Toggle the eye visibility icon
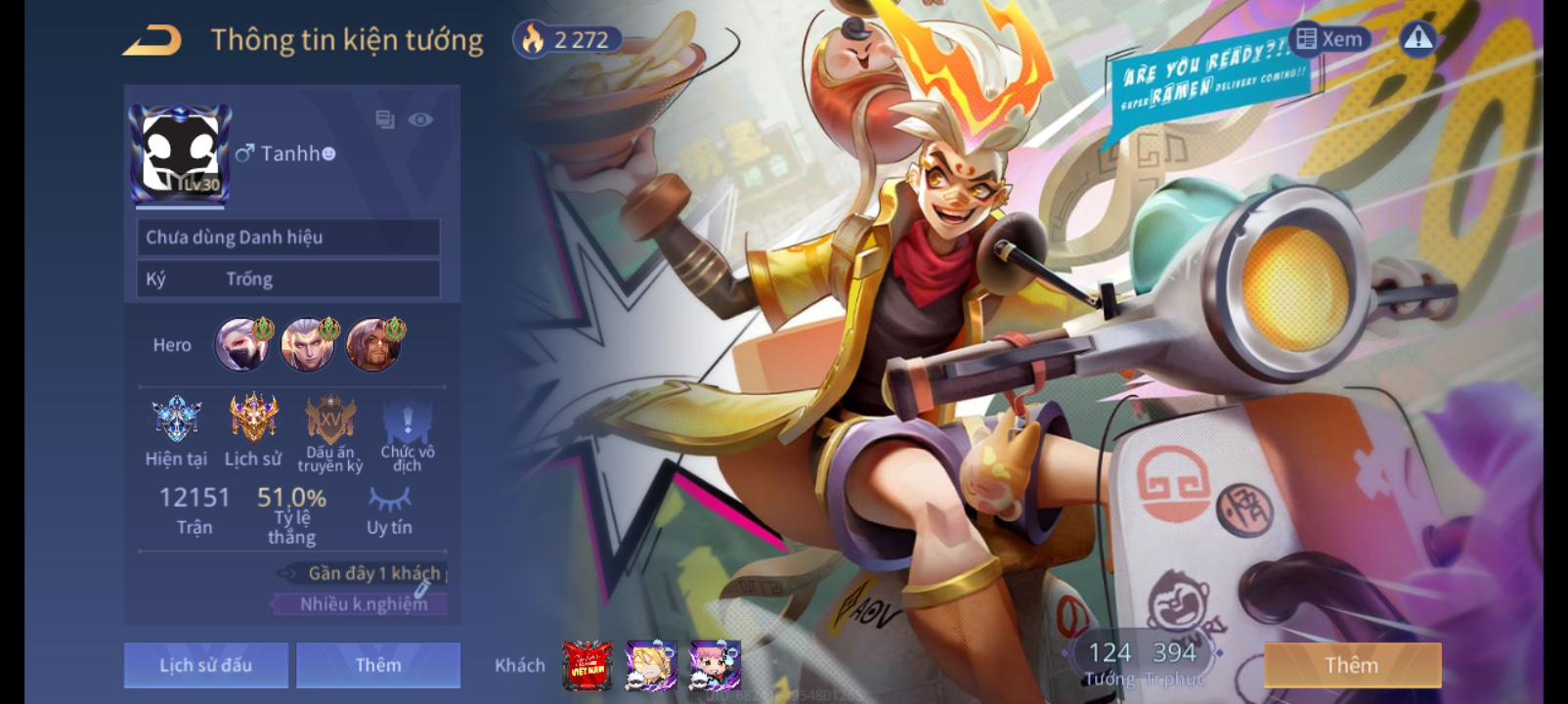 coord(420,119)
